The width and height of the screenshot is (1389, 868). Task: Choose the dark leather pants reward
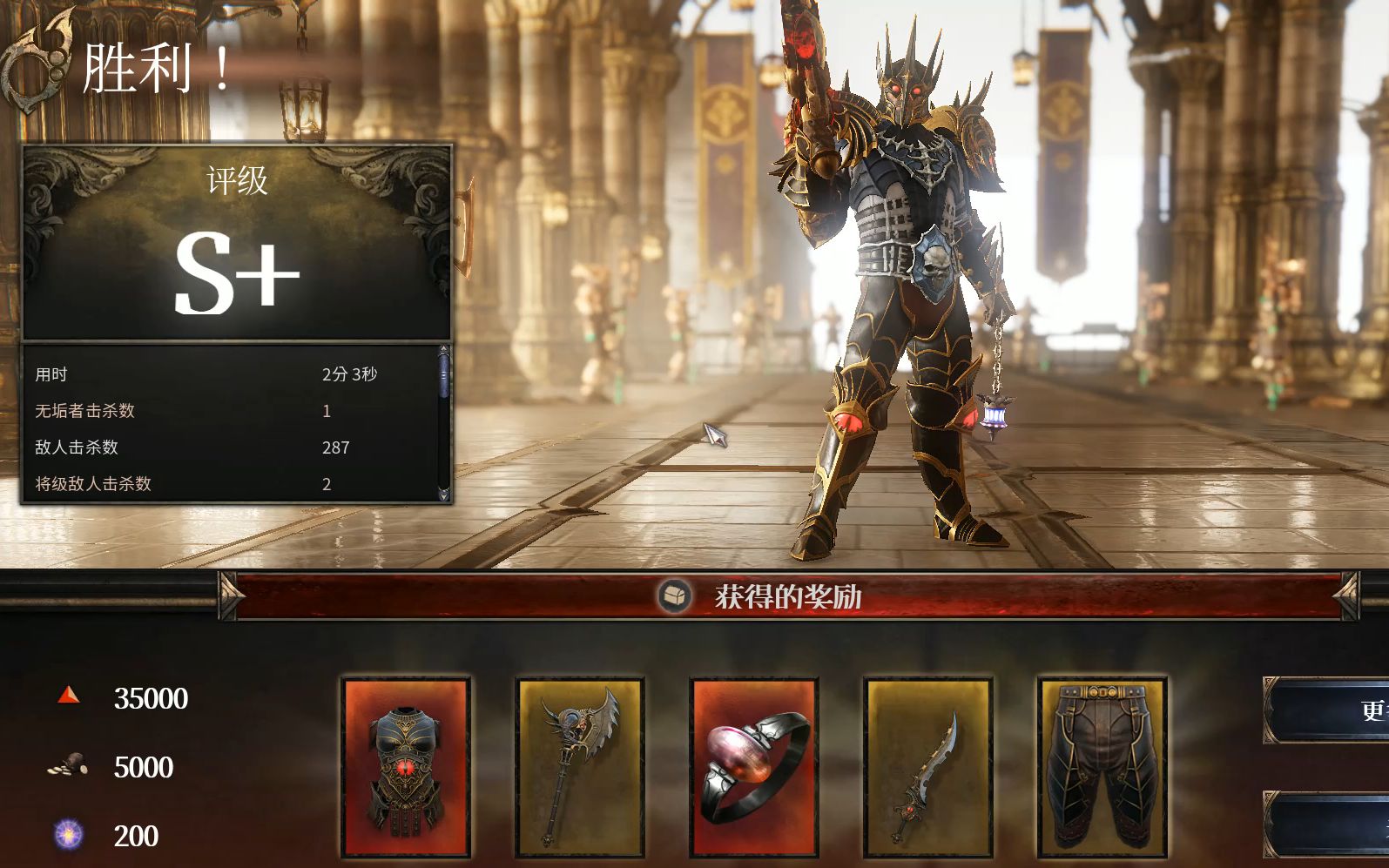1102,768
